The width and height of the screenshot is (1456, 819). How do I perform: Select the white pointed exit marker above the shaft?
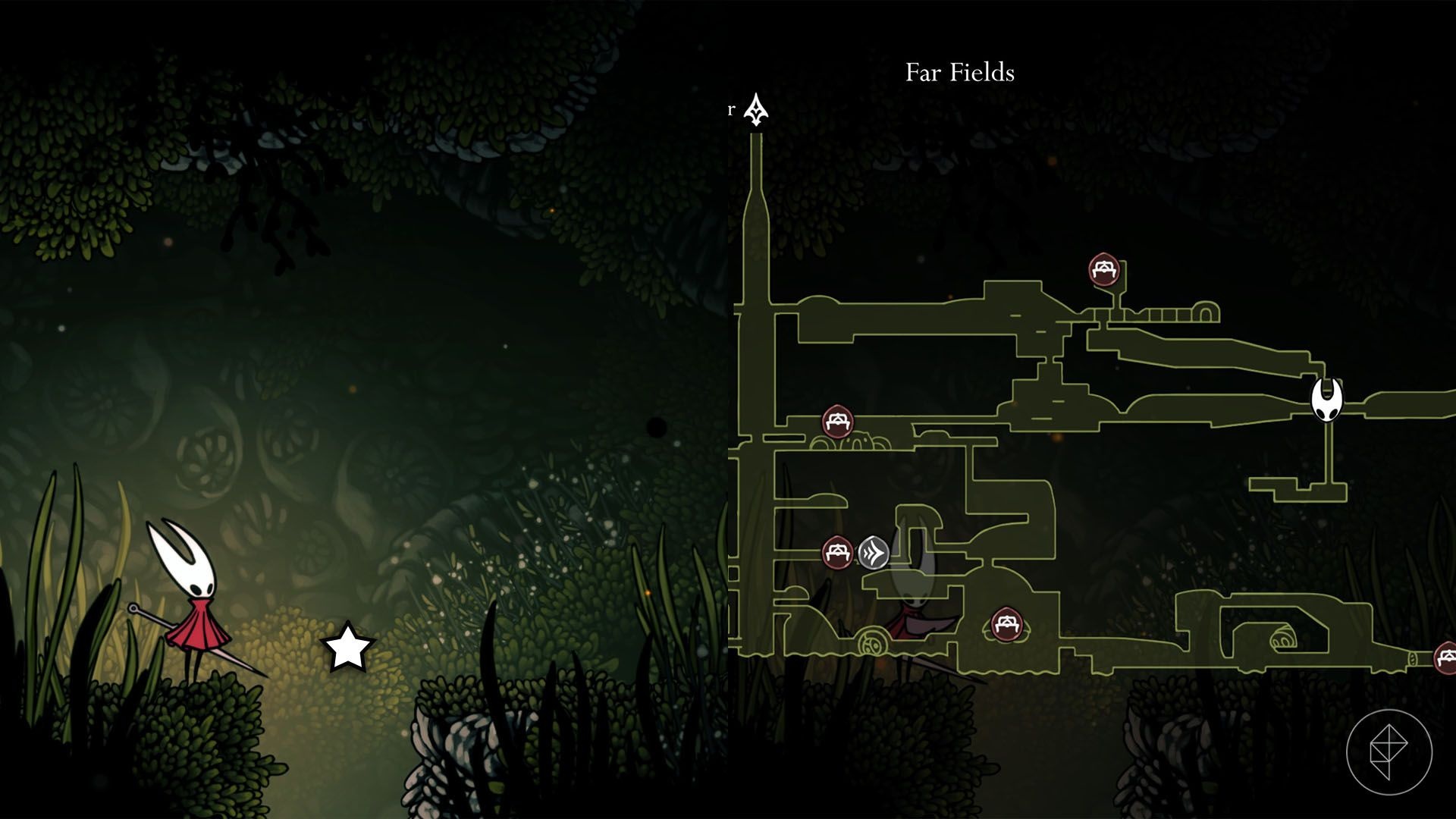(x=756, y=111)
